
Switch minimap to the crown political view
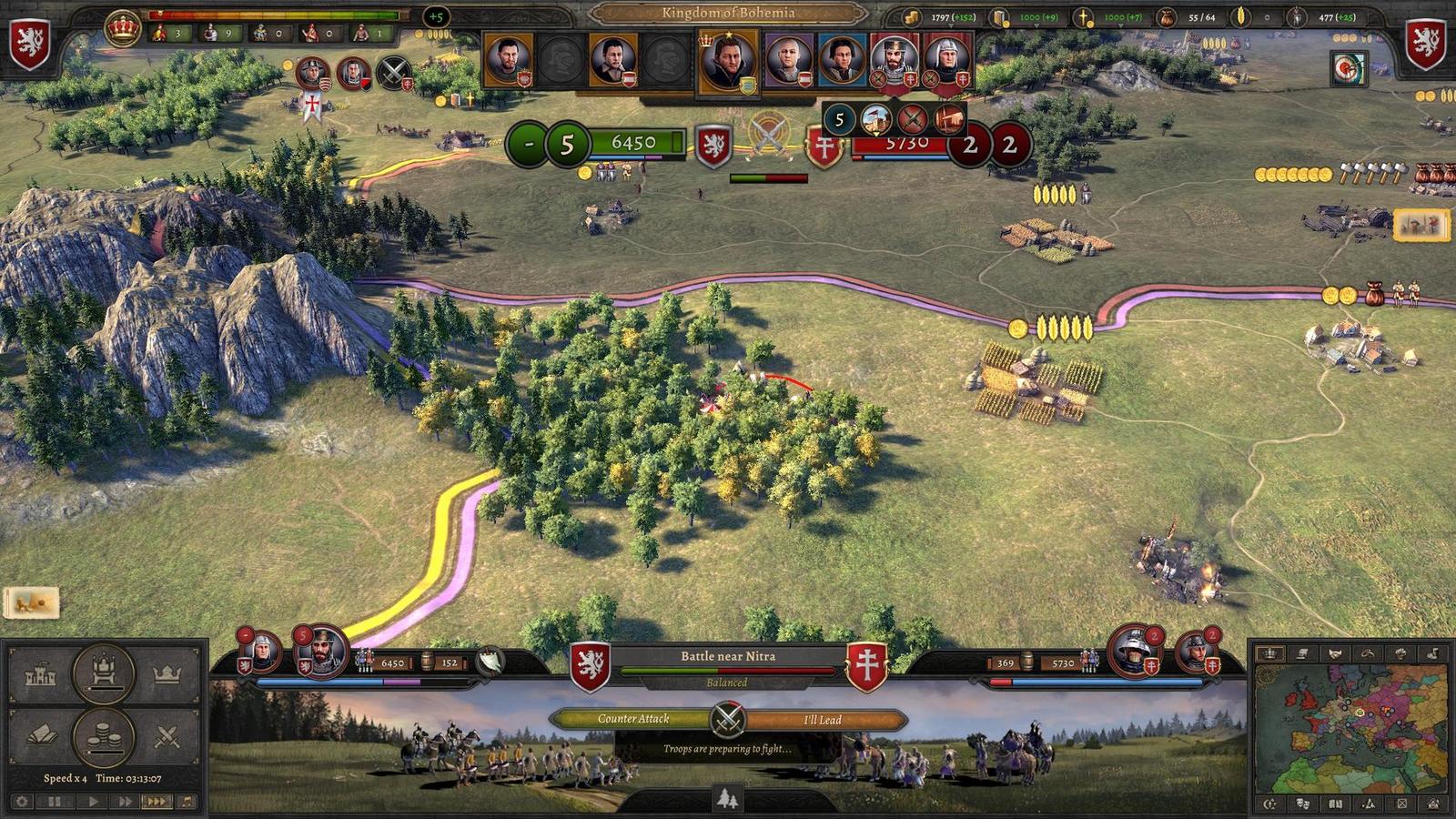coord(1270,653)
